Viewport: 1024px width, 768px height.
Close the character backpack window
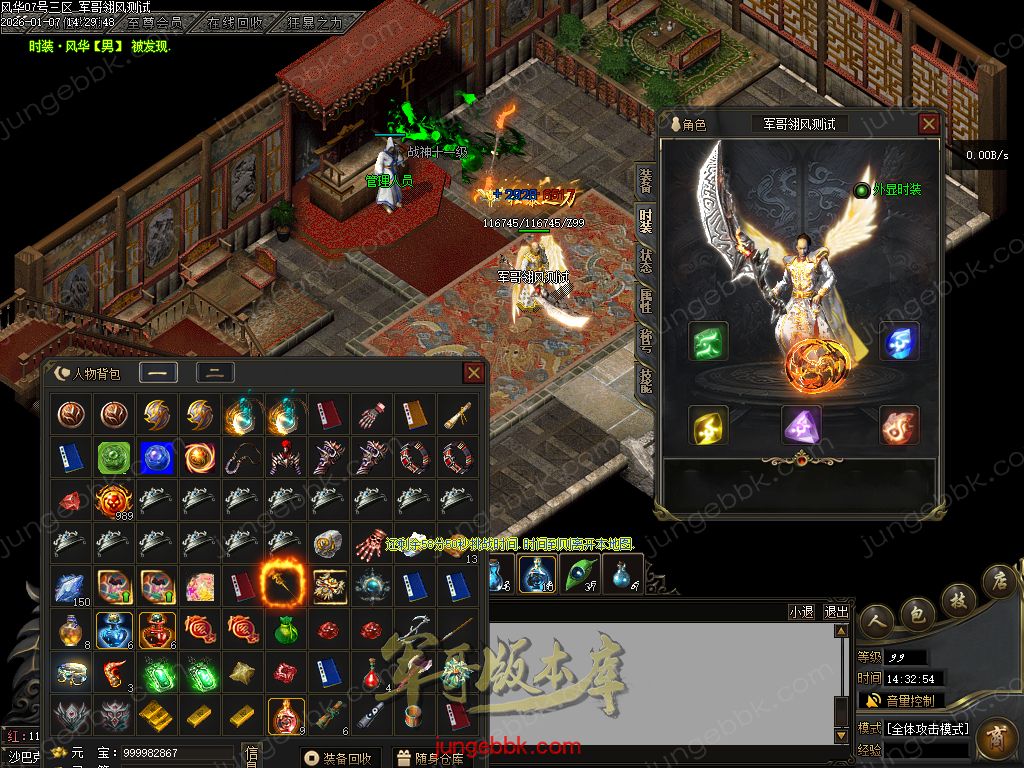474,373
